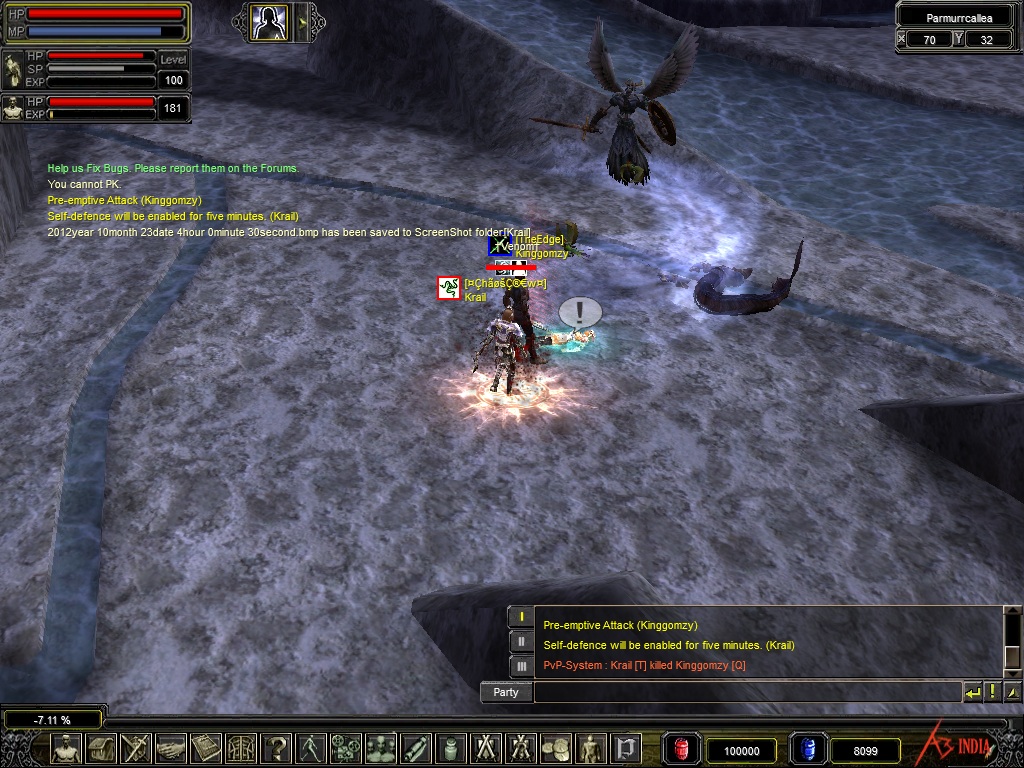Image resolution: width=1024 pixels, height=768 pixels.
Task: Use the blue MP potion slot
Action: pyautogui.click(x=807, y=749)
